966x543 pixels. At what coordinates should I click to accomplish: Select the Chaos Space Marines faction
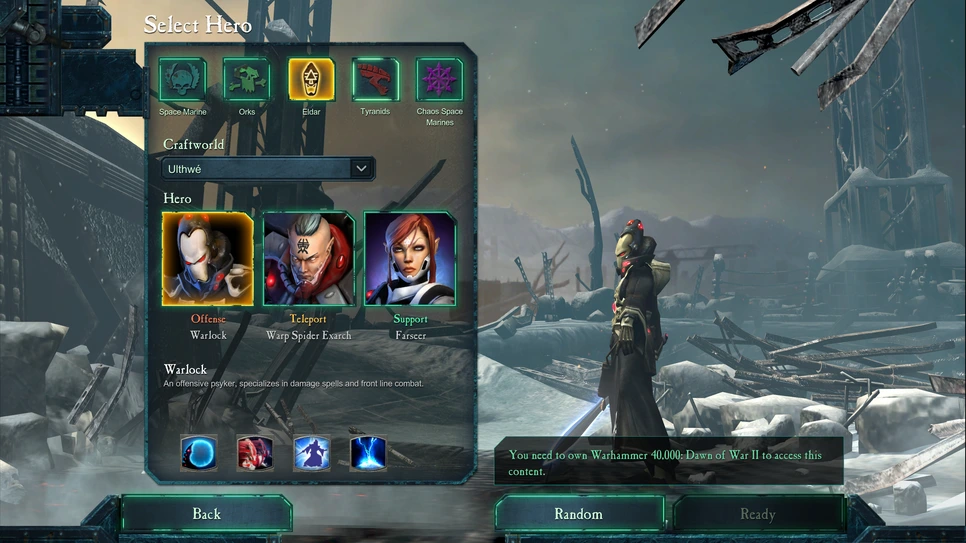click(439, 79)
